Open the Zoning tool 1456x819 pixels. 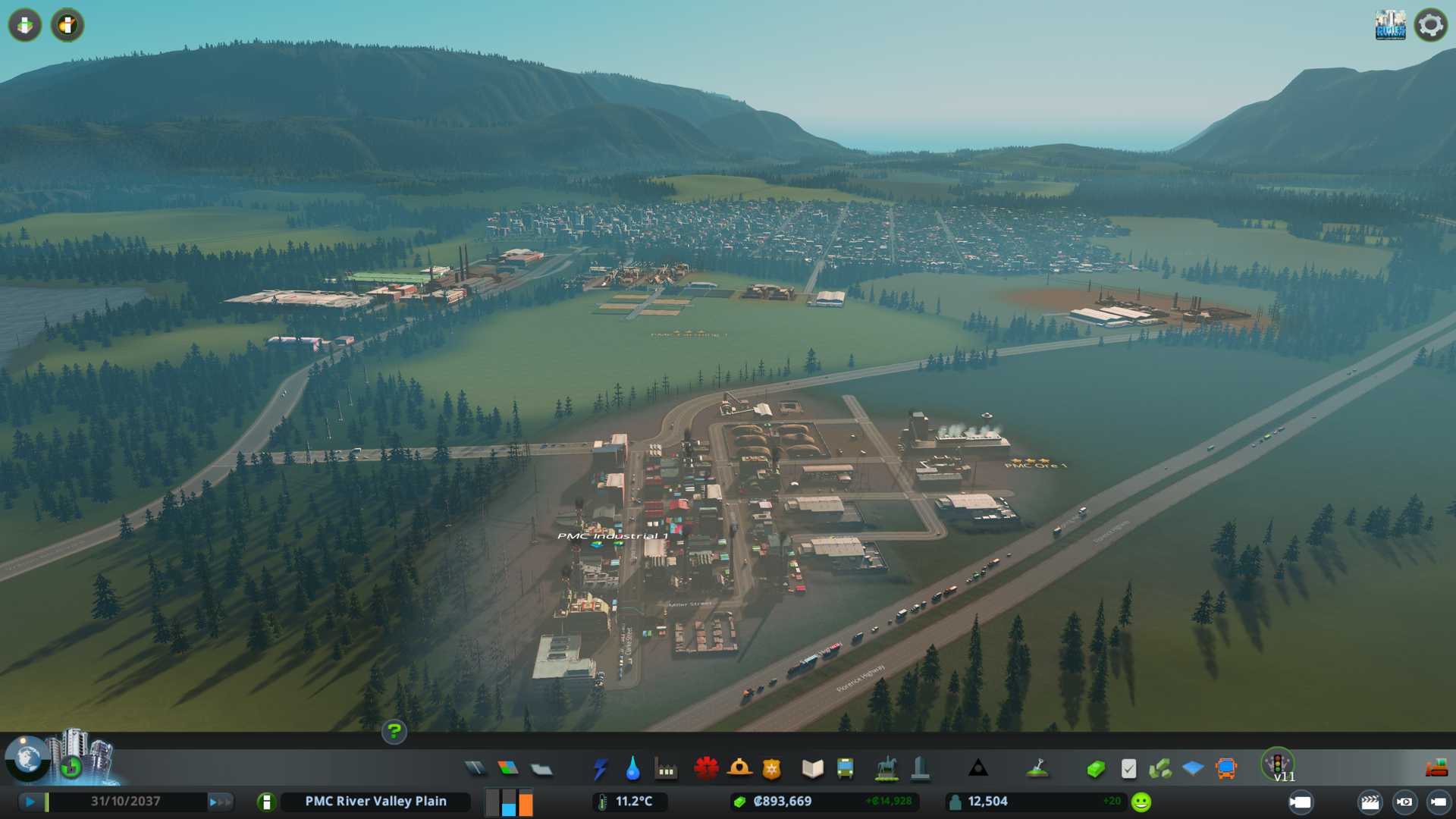(508, 769)
